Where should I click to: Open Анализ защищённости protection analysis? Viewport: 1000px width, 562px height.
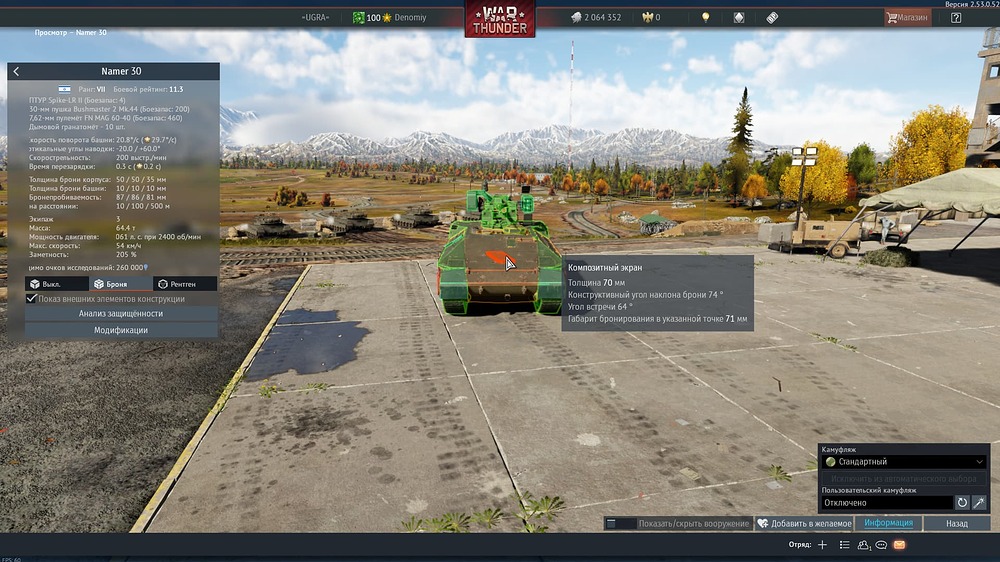click(121, 314)
